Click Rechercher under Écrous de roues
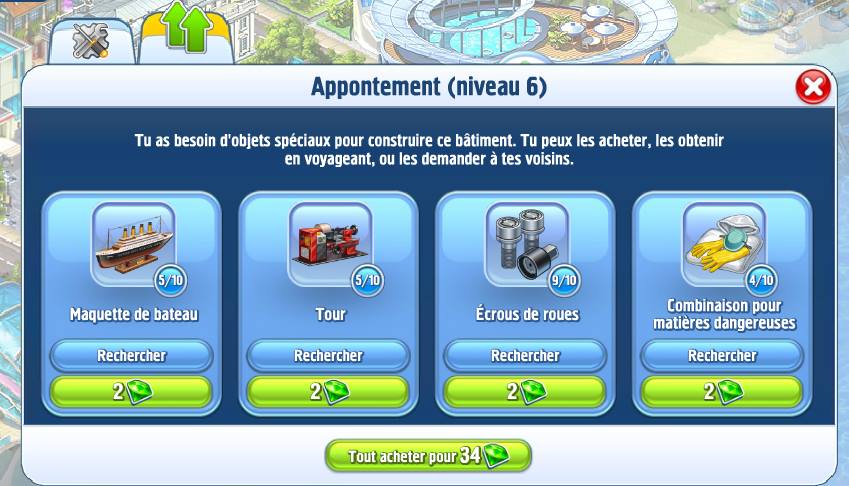 click(525, 355)
